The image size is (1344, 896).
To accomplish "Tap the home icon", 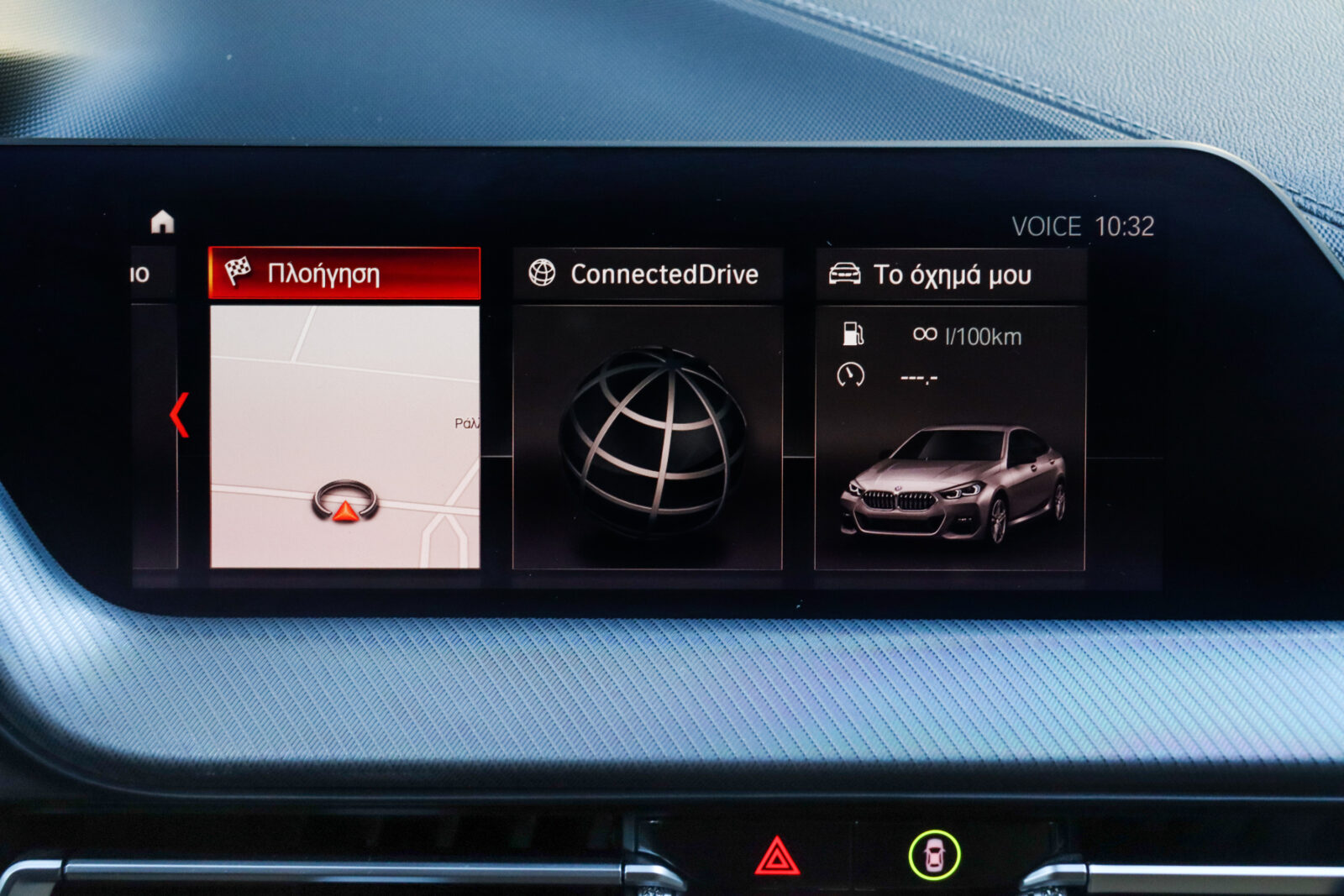I will click(x=162, y=222).
